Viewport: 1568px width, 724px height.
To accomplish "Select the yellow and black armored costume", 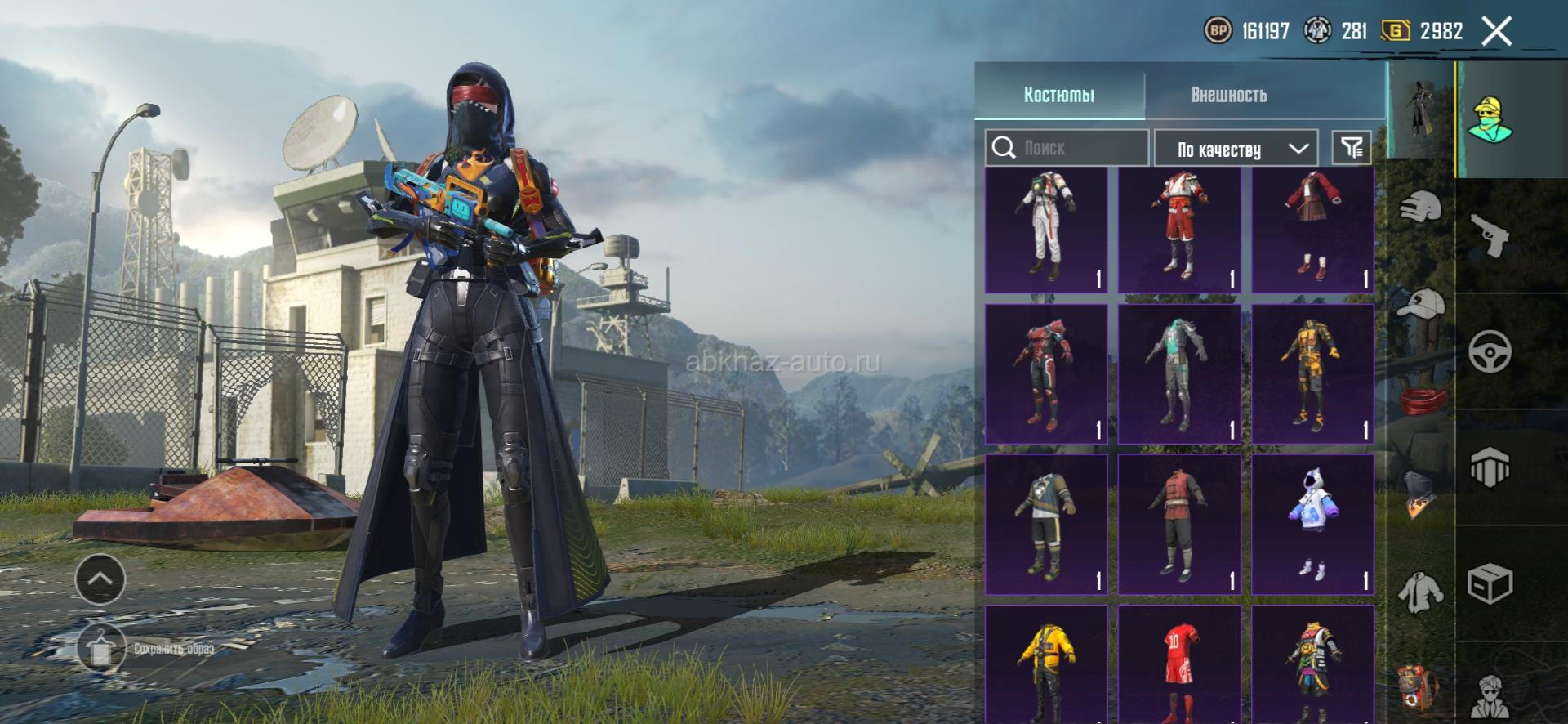I will (1312, 373).
